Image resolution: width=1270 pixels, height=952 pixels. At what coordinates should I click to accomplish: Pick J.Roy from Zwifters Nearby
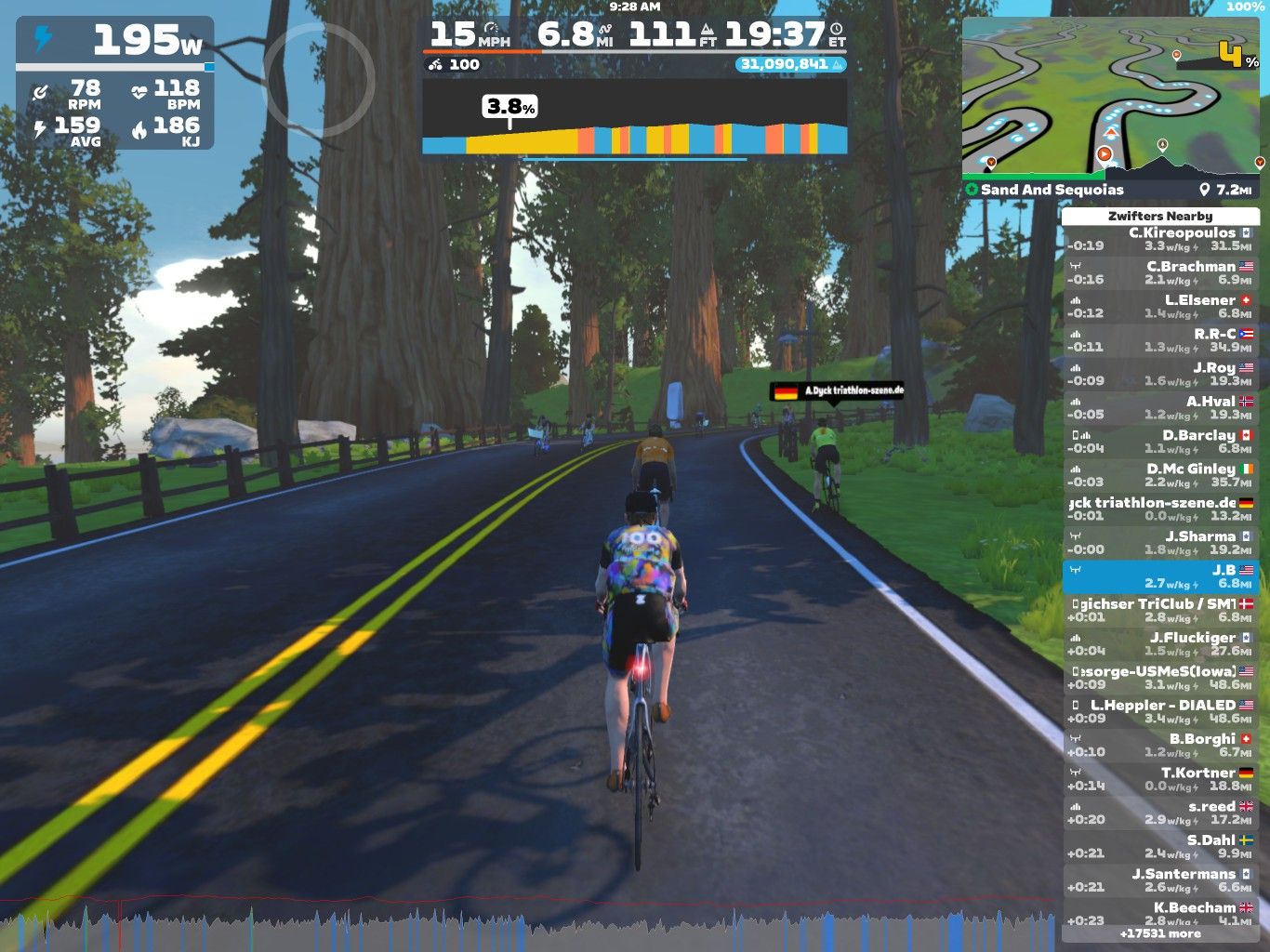pos(1160,374)
